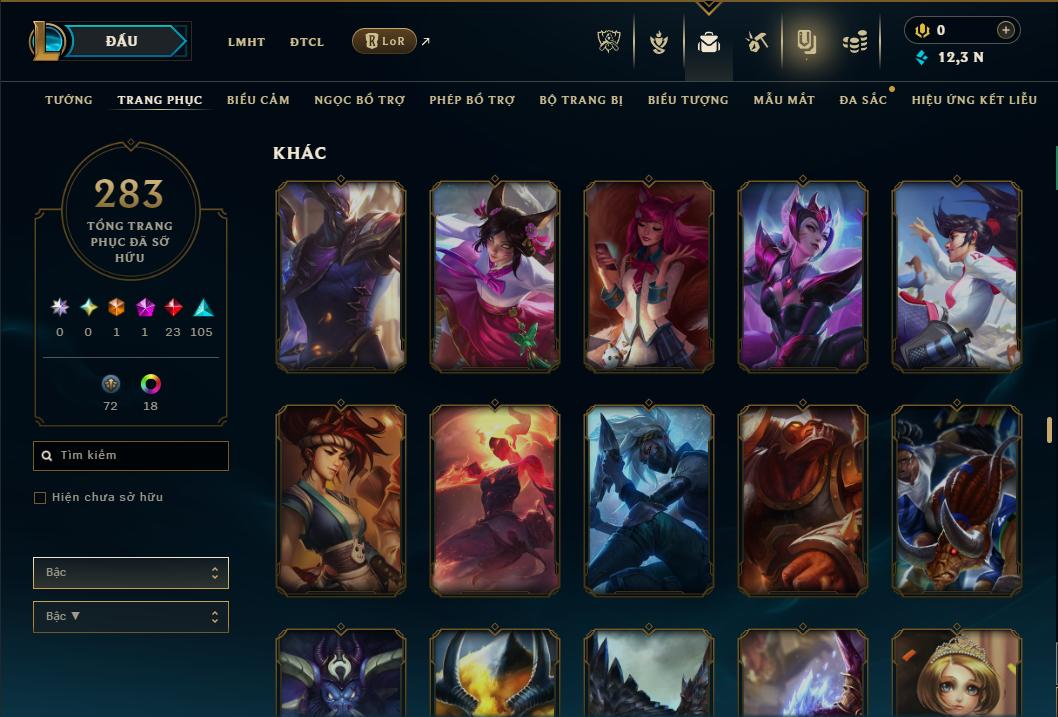This screenshot has height=717, width=1058.
Task: Open the NGỌC BỔ TRỢ runes tab
Action: coord(359,100)
